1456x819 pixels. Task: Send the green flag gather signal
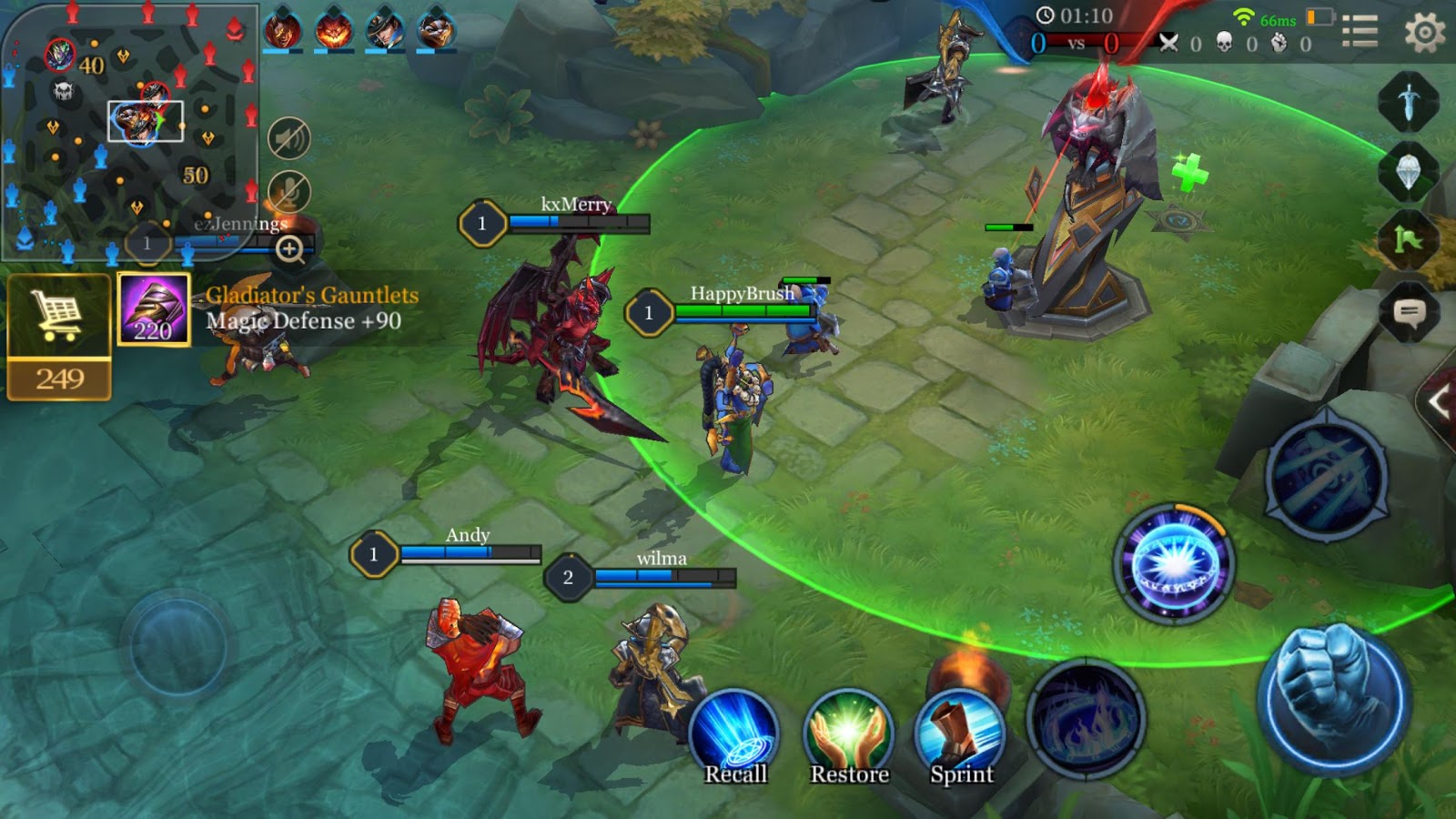1409,241
